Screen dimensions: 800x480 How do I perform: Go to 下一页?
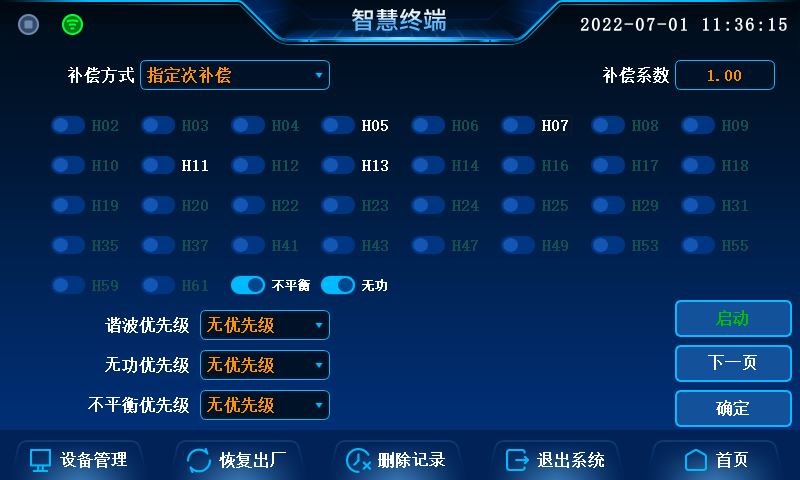[x=733, y=363]
